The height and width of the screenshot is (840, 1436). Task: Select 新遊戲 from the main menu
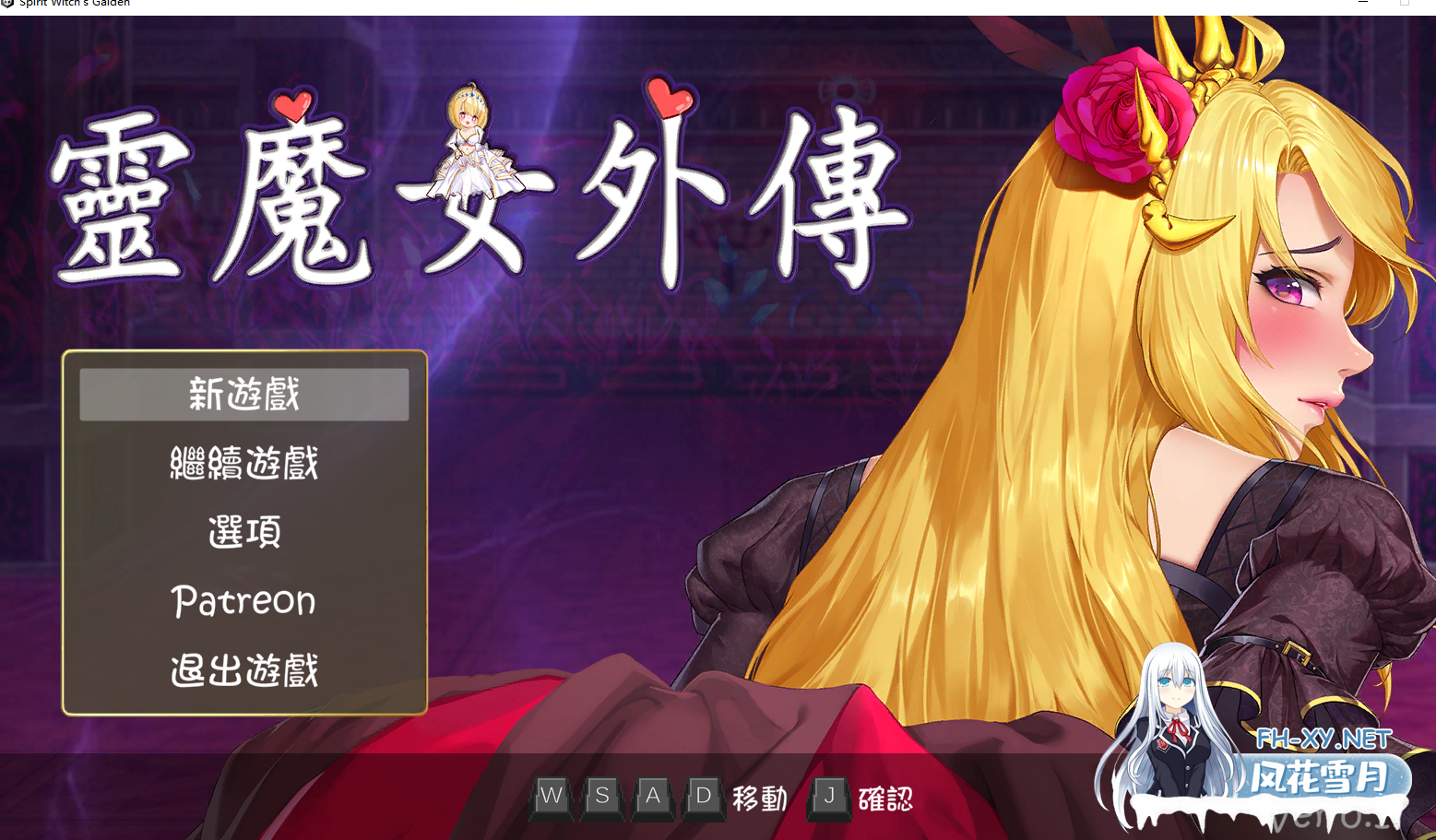pos(243,394)
